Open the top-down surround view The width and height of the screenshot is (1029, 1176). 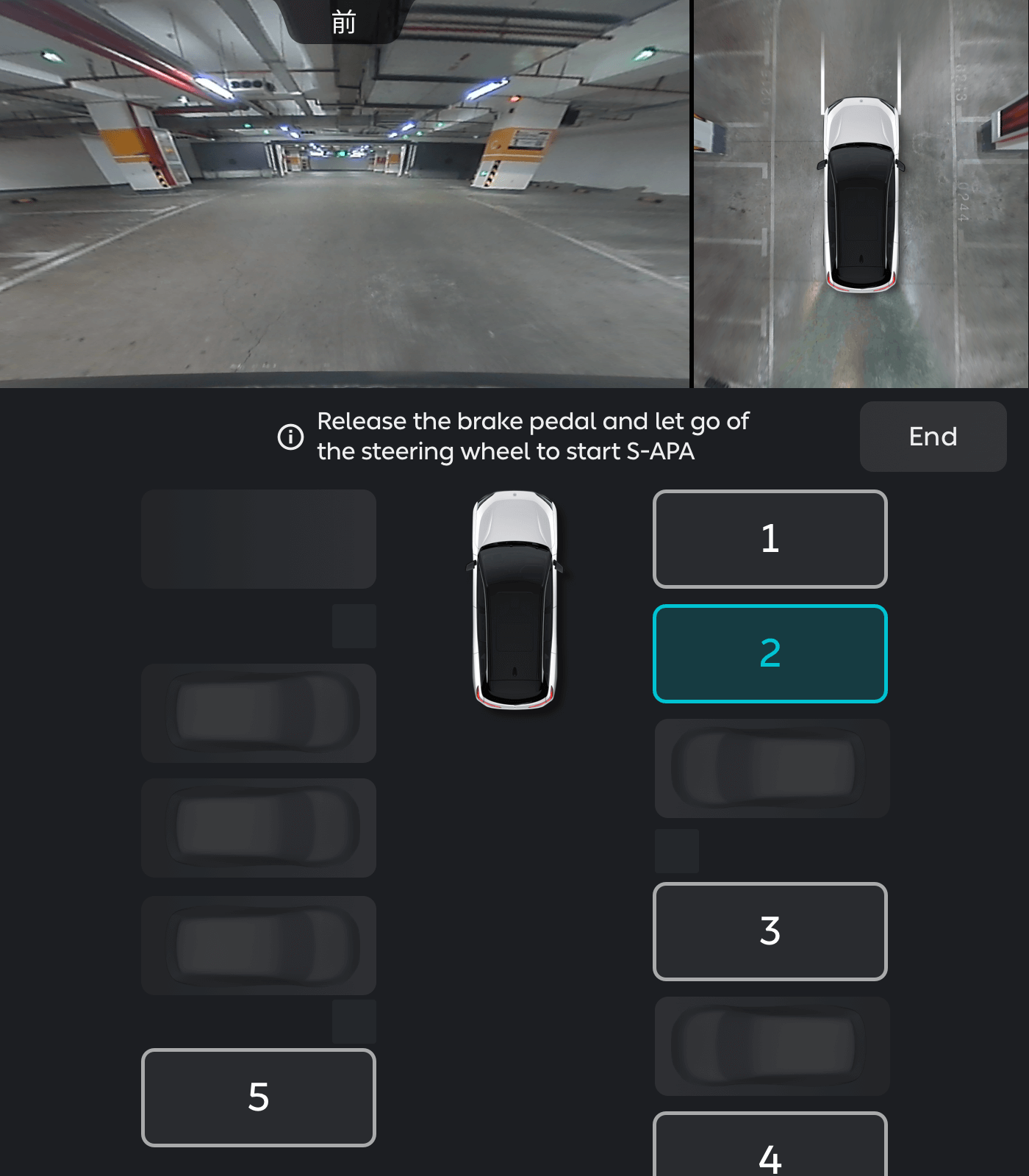click(x=861, y=194)
